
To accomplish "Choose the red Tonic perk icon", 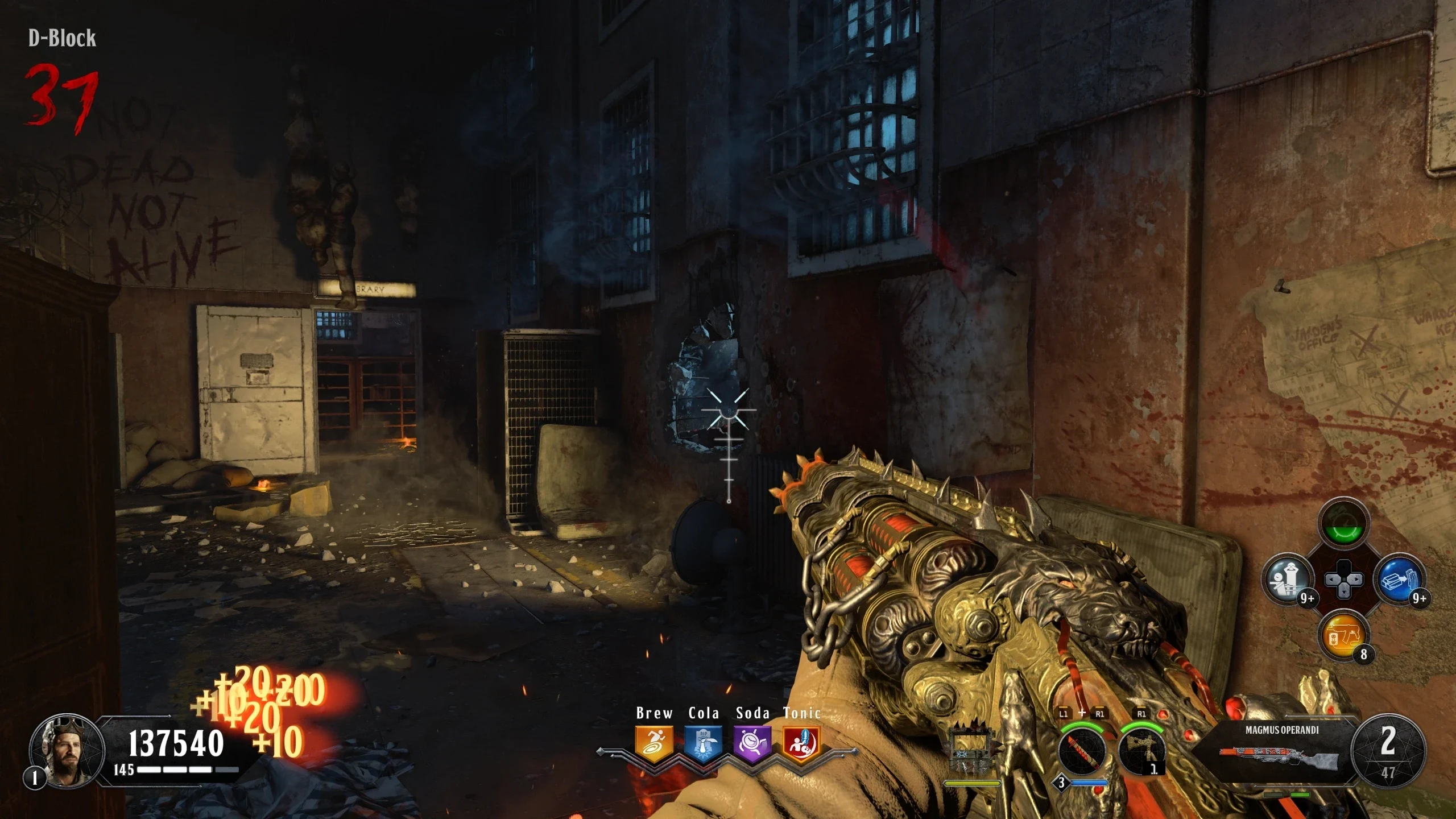I will [x=801, y=744].
